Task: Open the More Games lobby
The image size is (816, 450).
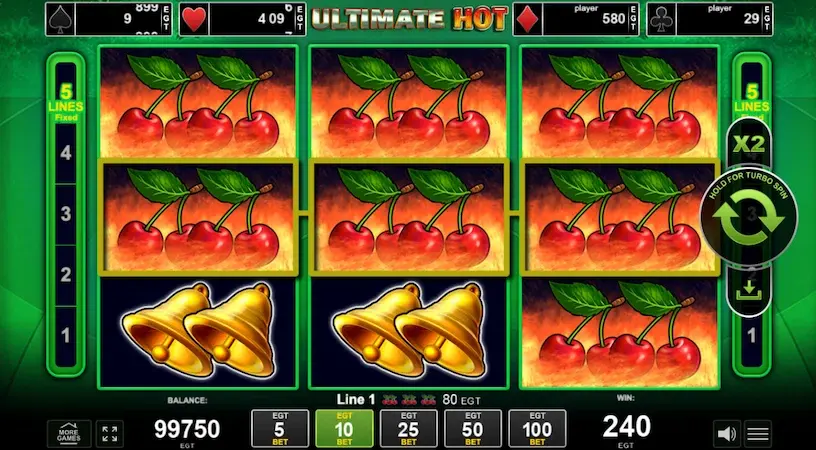Action: click(70, 433)
